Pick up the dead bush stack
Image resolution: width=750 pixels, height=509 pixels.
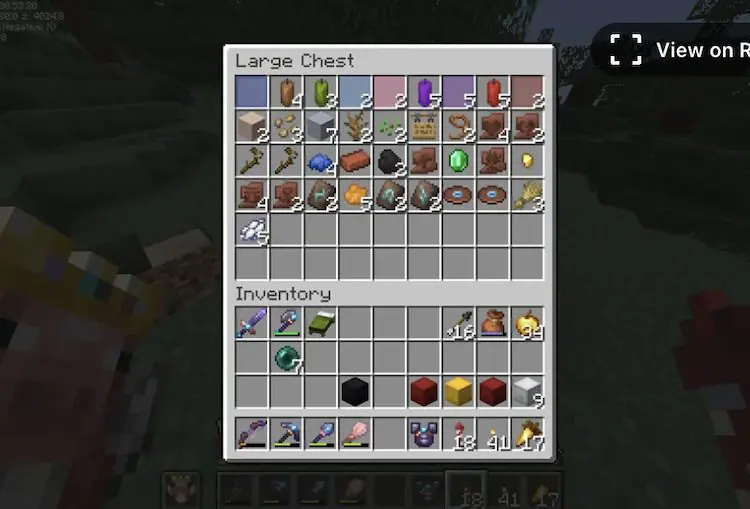point(355,127)
